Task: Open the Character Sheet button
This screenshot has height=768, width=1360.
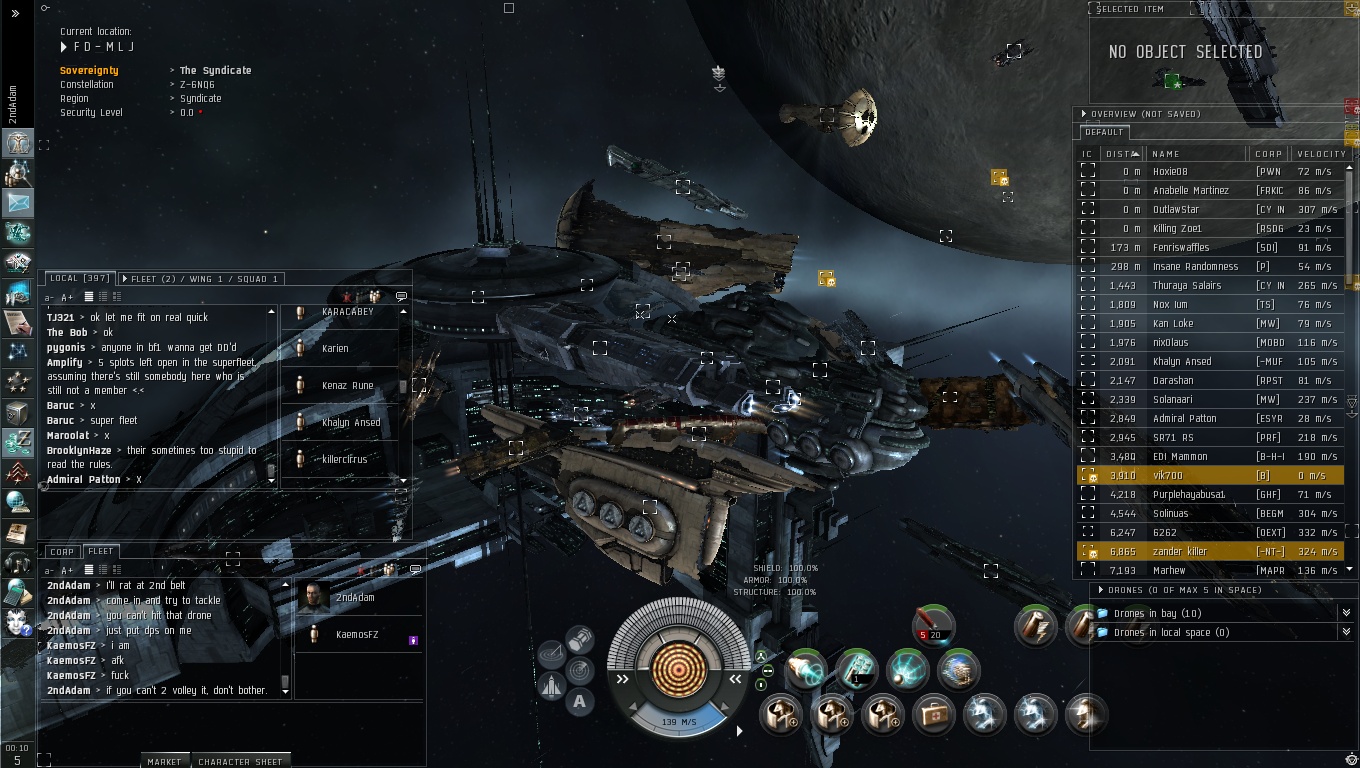Action: coord(240,761)
